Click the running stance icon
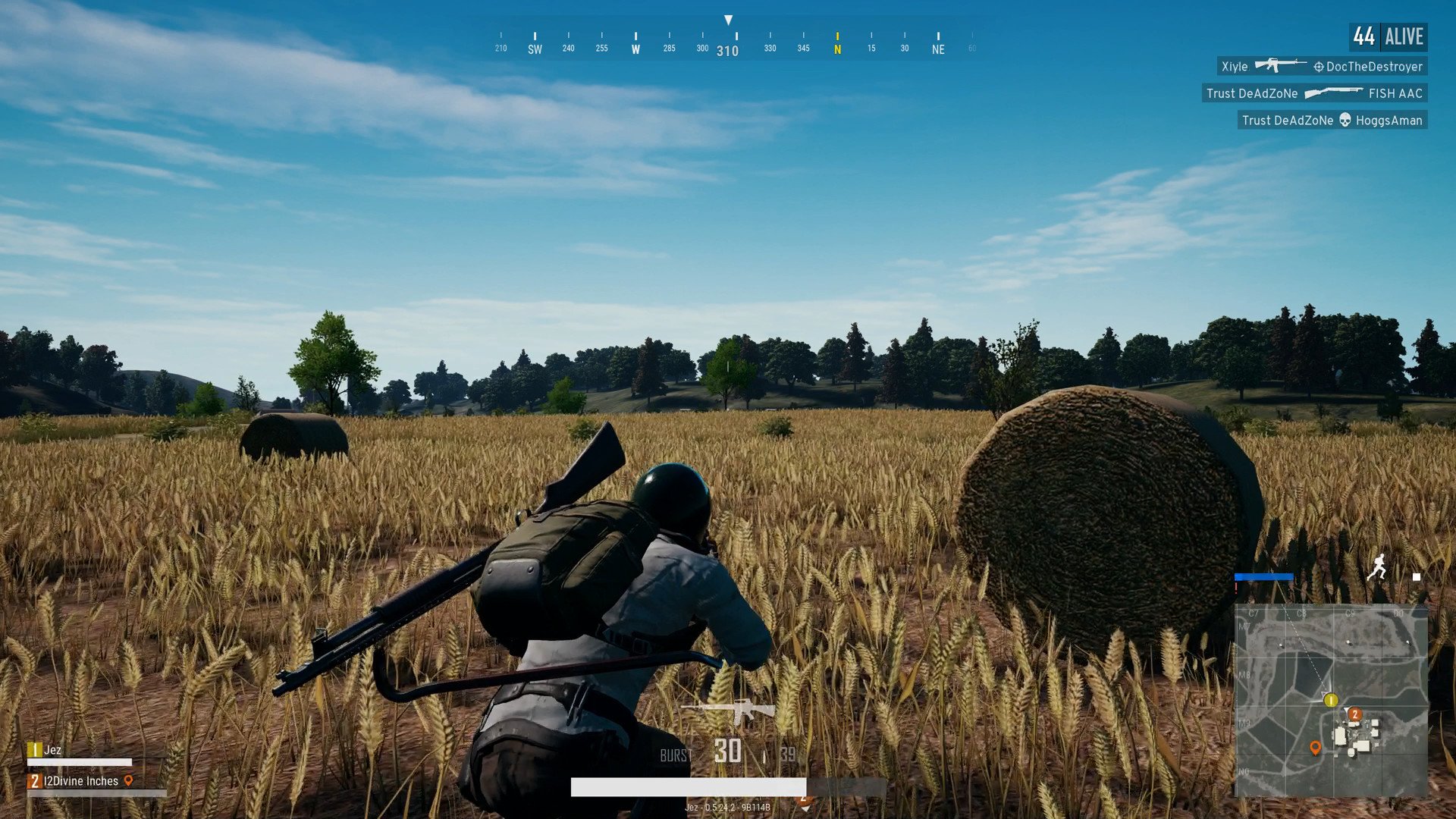This screenshot has width=1456, height=819. coord(1376,567)
